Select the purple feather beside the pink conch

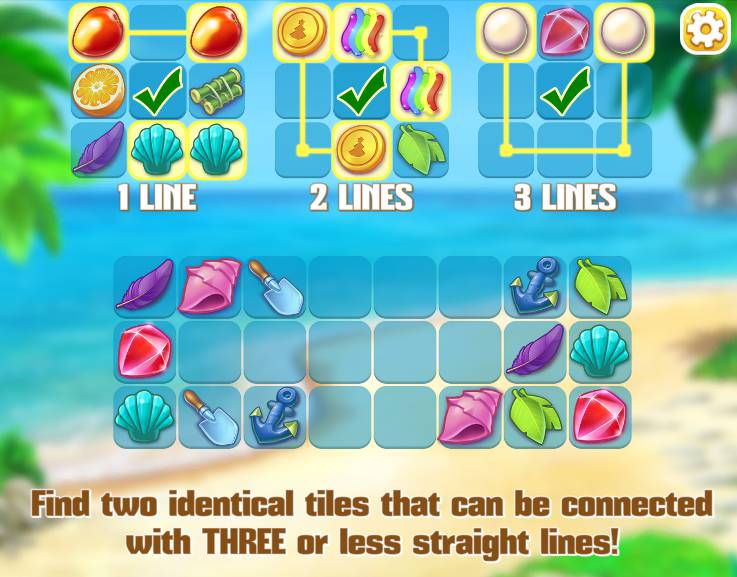click(x=145, y=287)
